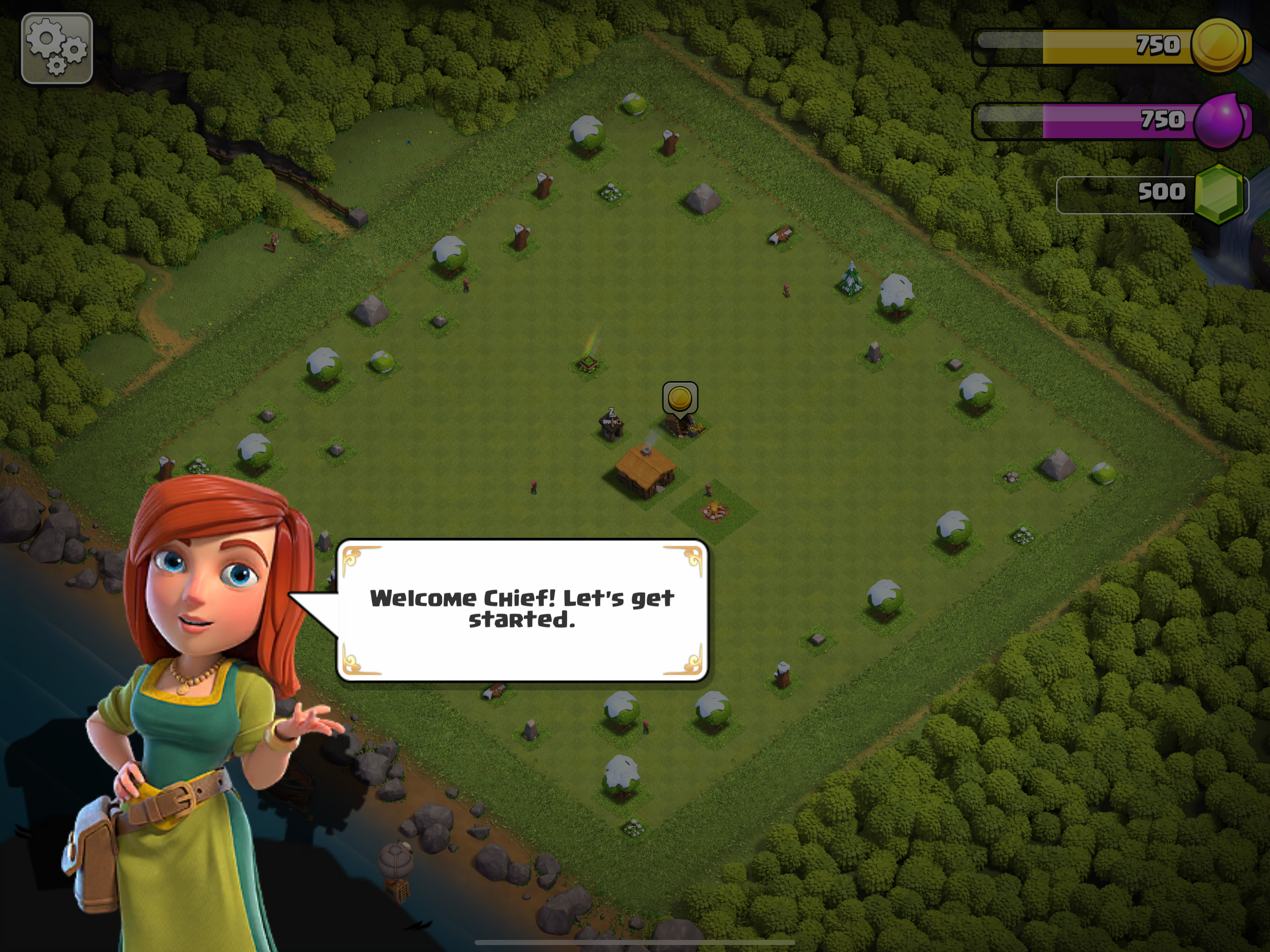Image resolution: width=1270 pixels, height=952 pixels.
Task: Tap the Welcome Chief speech bubble
Action: tap(521, 610)
